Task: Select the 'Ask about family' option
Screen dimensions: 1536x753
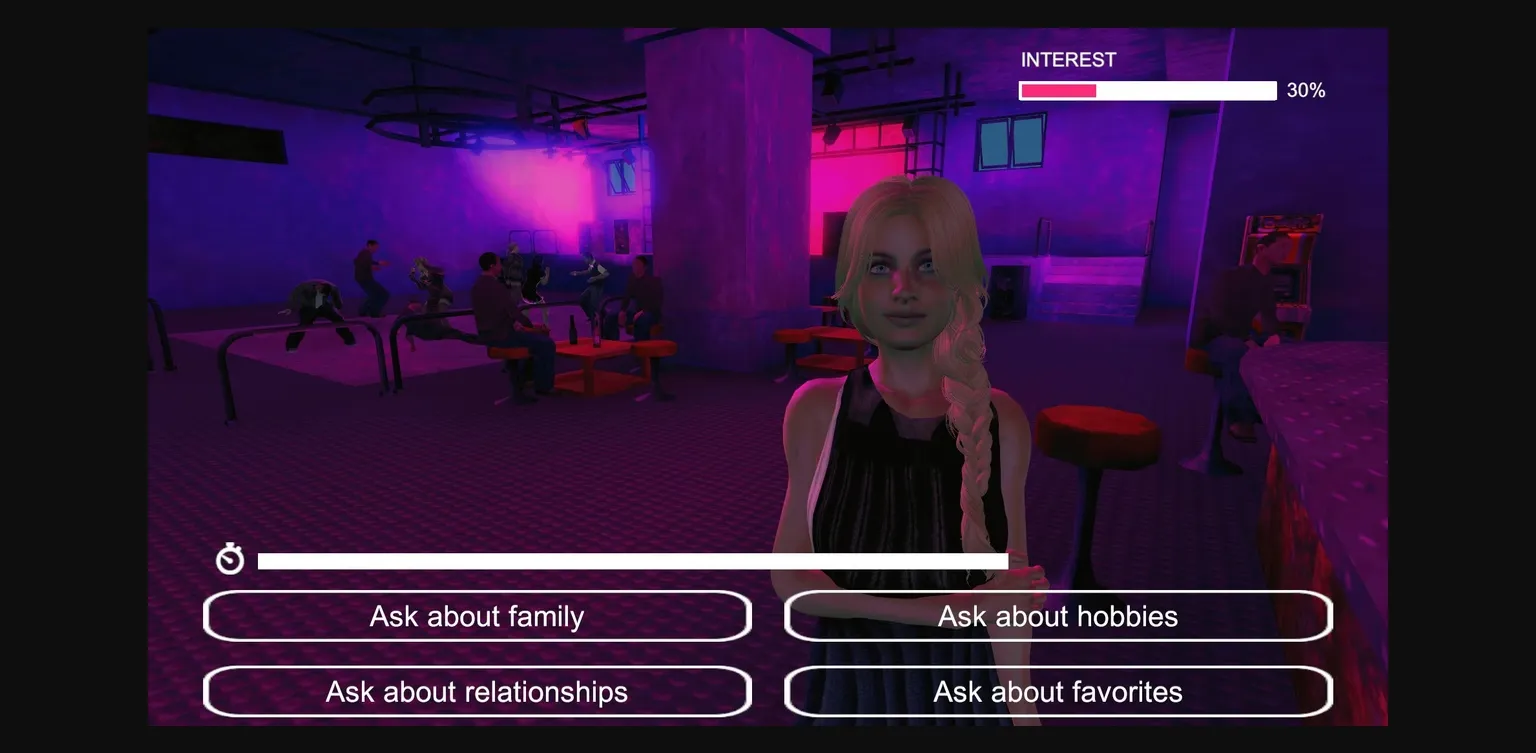Action: pyautogui.click(x=477, y=616)
